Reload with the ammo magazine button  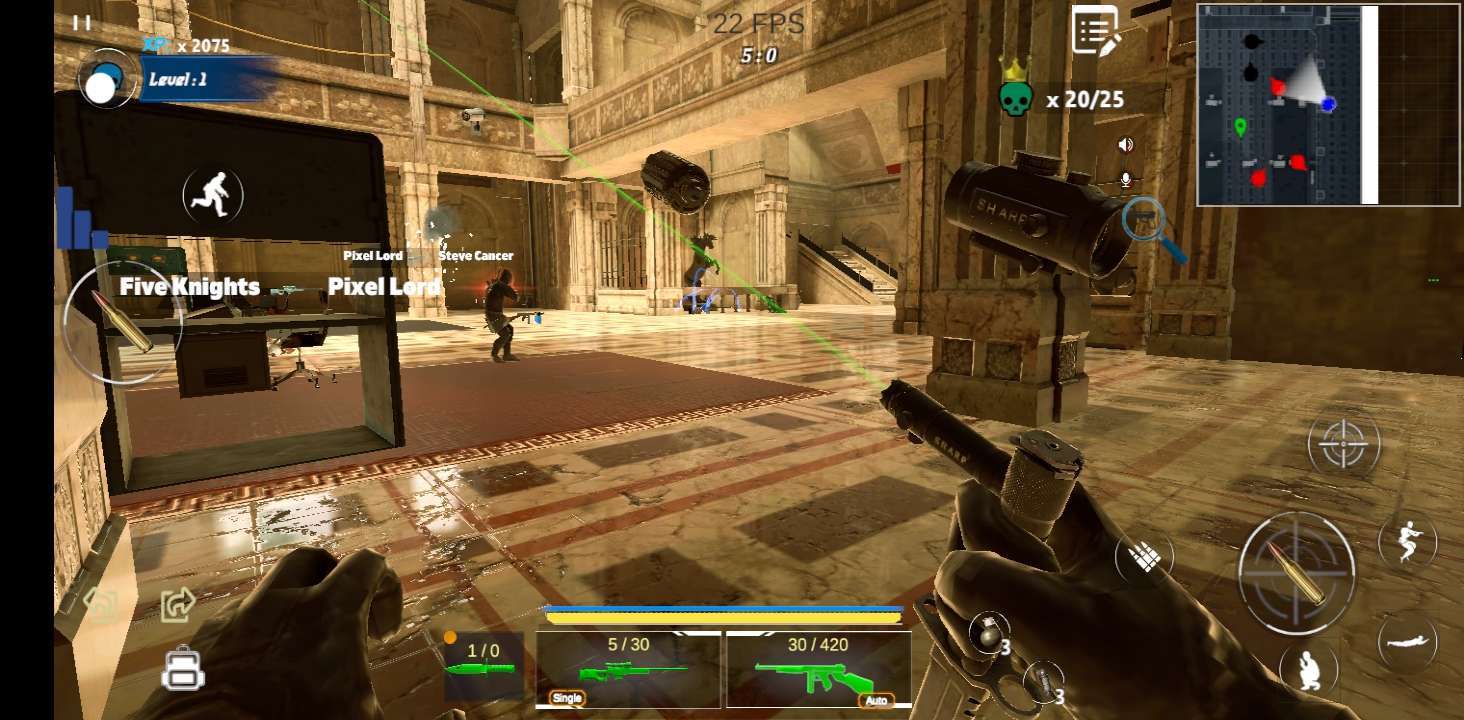point(1144,557)
